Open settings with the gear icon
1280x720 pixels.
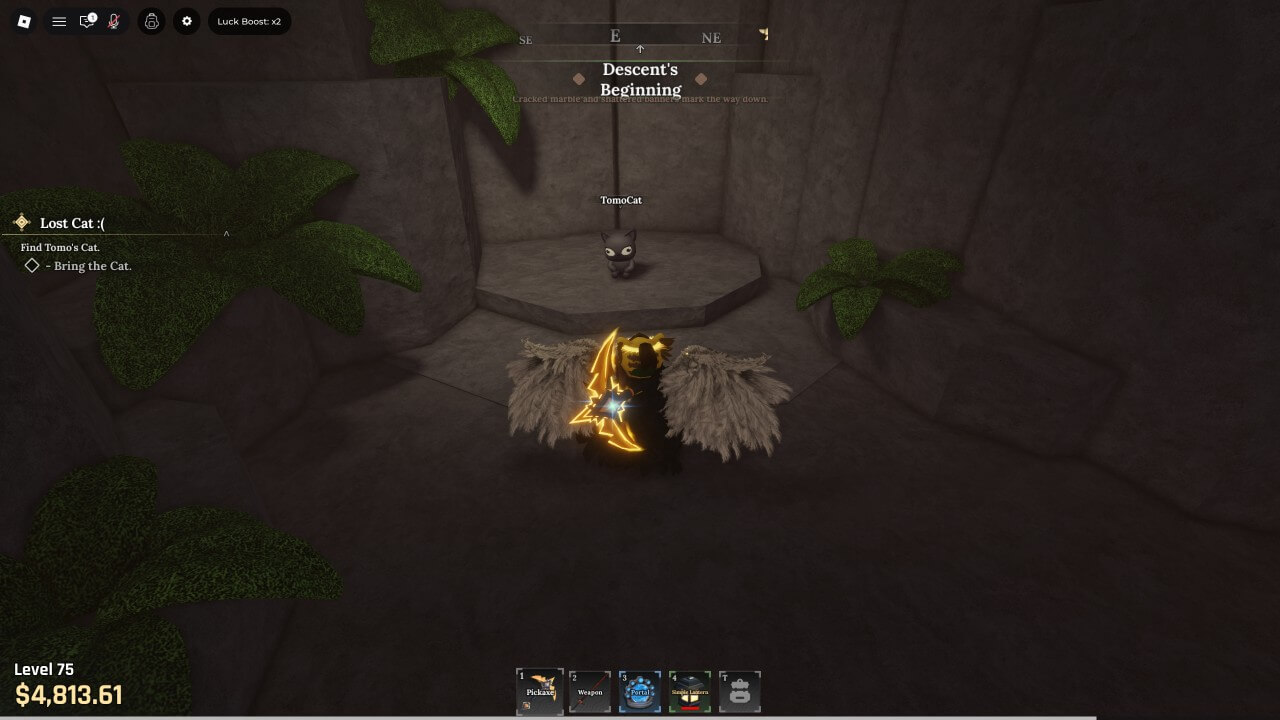pyautogui.click(x=187, y=21)
